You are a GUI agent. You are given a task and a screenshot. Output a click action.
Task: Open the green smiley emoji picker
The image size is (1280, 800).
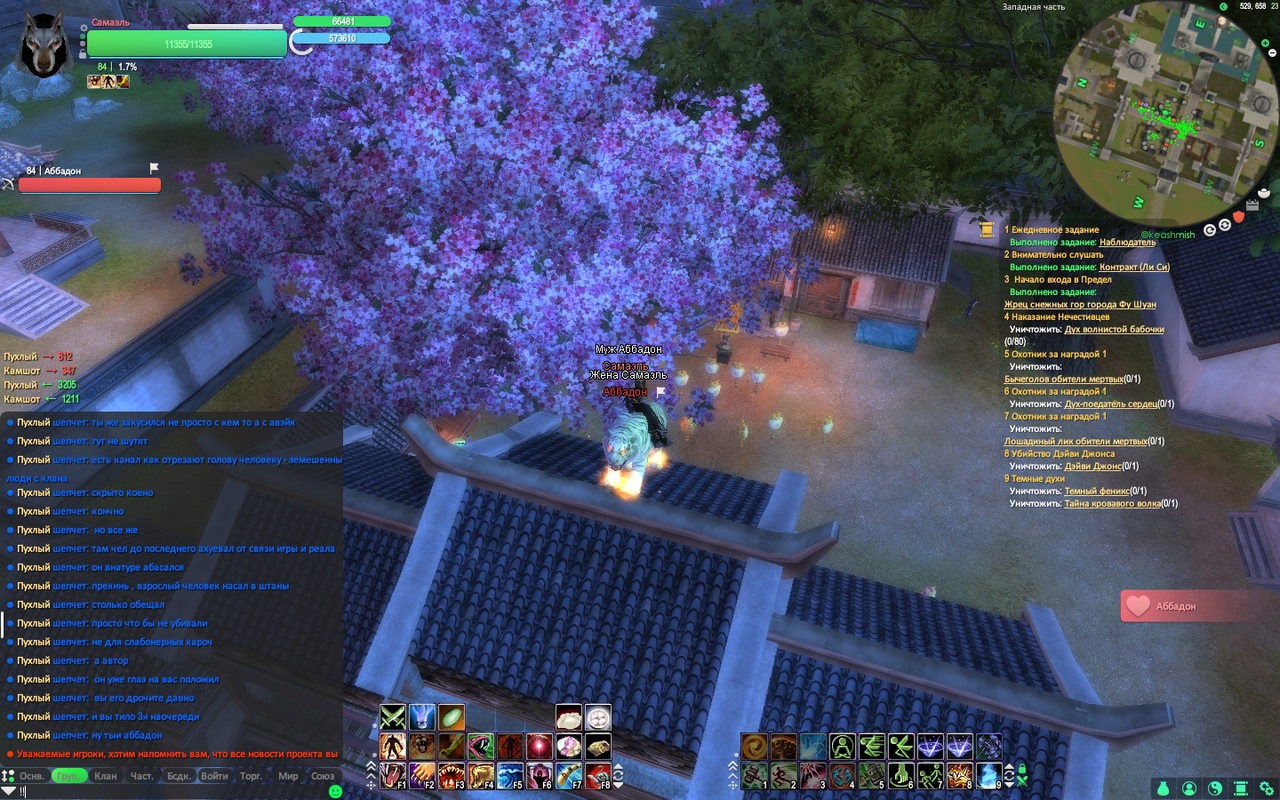tap(335, 791)
